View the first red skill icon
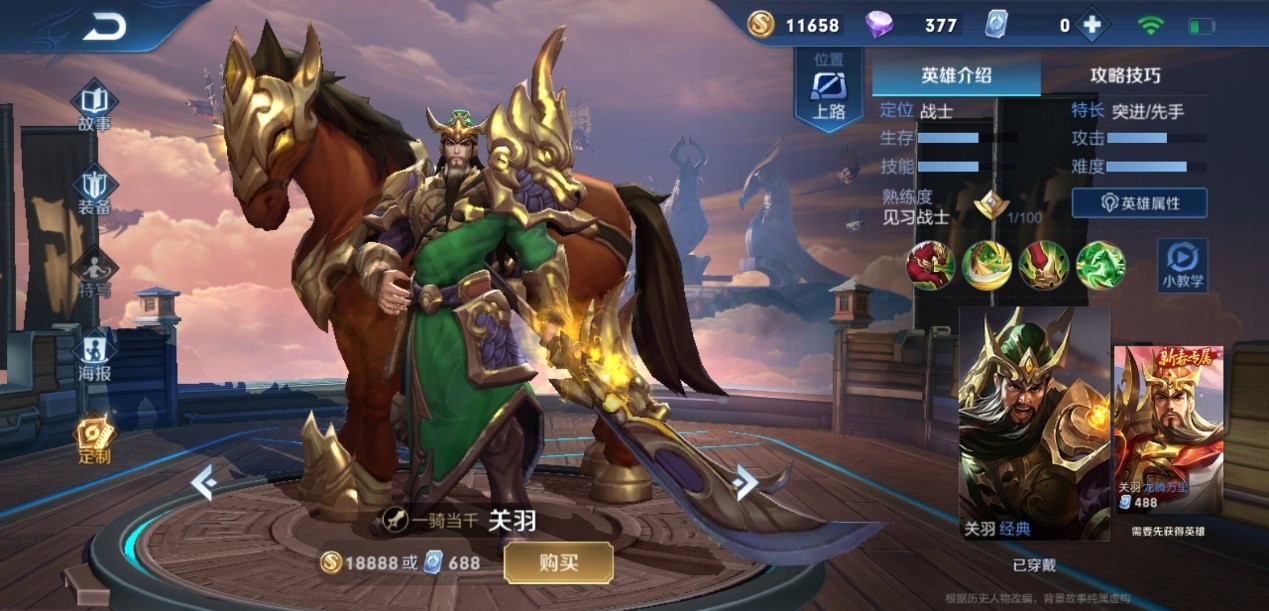The height and width of the screenshot is (611, 1269). pyautogui.click(x=930, y=265)
